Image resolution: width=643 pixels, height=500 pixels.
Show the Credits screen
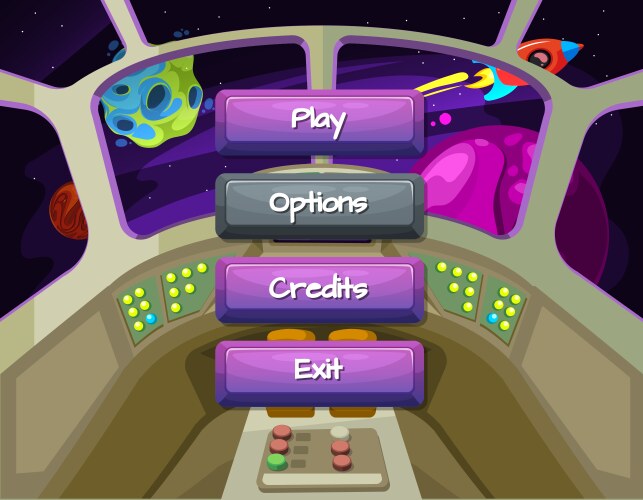click(319, 288)
